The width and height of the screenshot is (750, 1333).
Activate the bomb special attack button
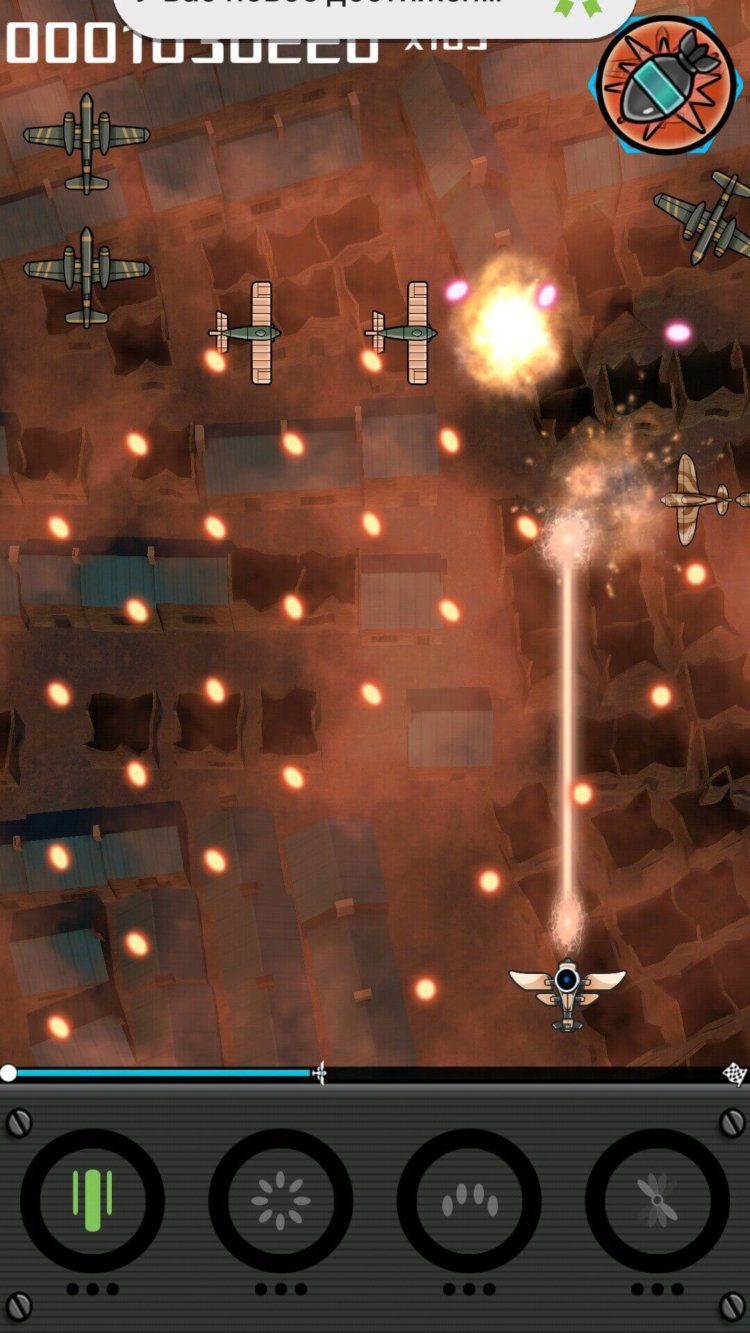(x=665, y=85)
